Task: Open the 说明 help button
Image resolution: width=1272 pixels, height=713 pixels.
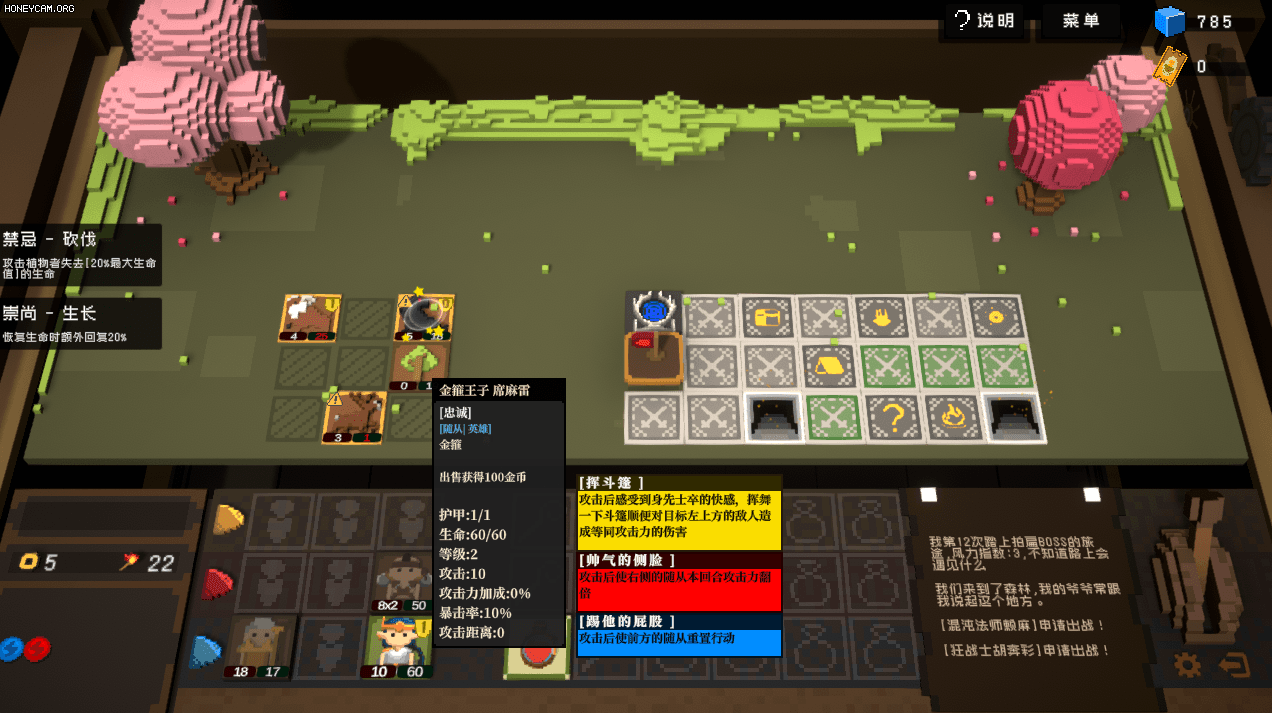Action: (x=983, y=21)
